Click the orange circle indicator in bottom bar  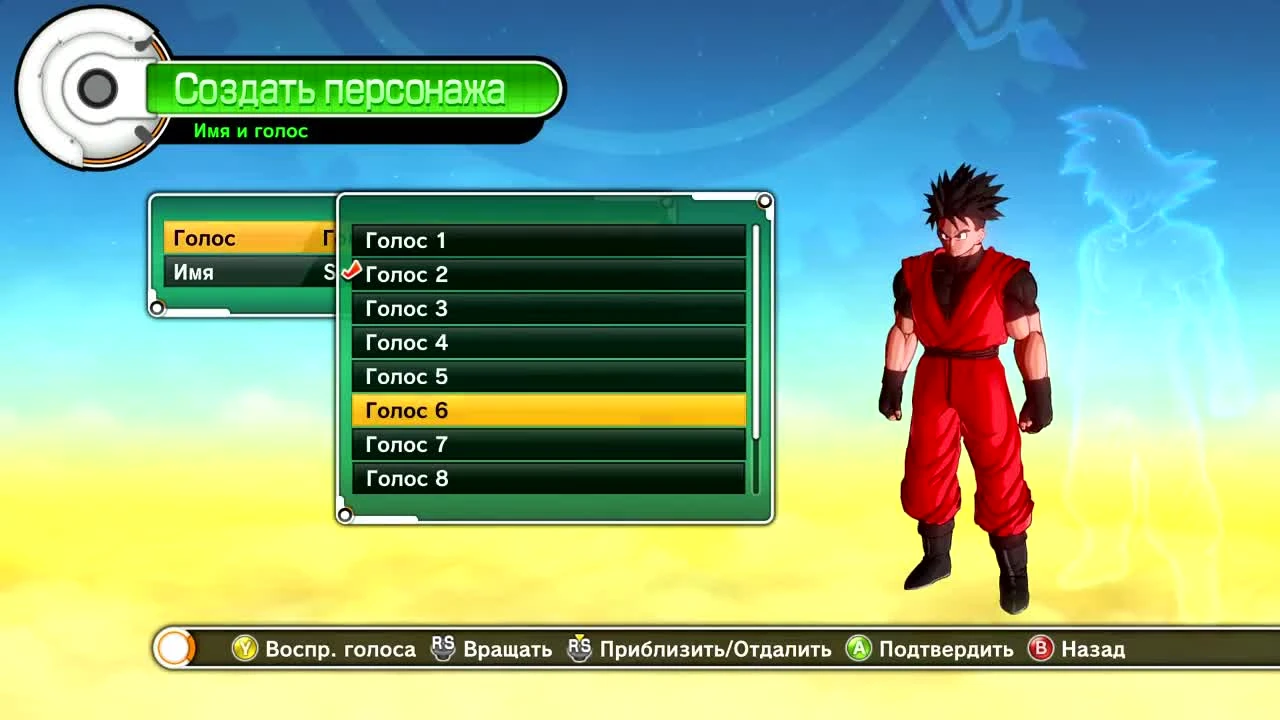point(172,648)
